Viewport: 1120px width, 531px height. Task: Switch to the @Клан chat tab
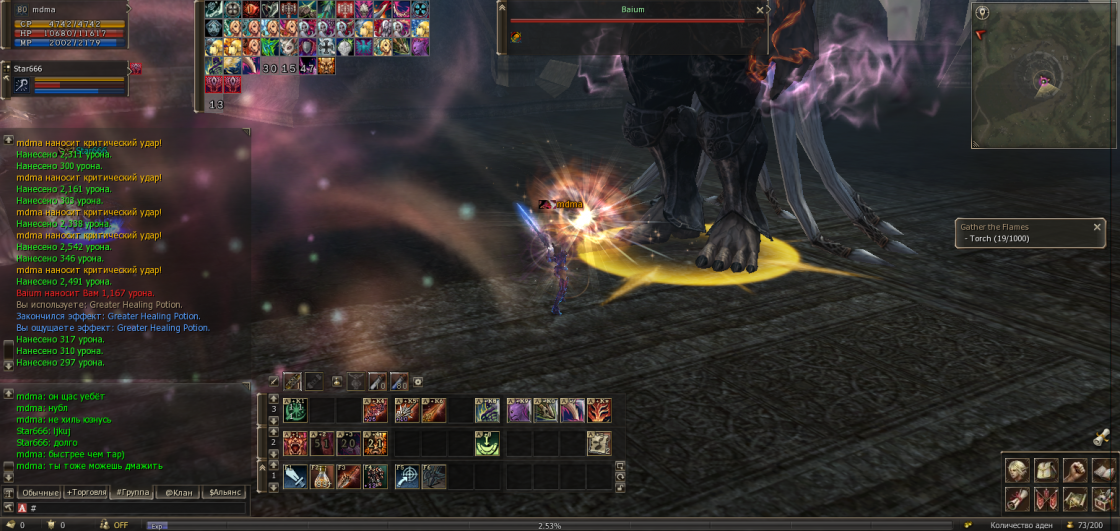click(x=179, y=493)
